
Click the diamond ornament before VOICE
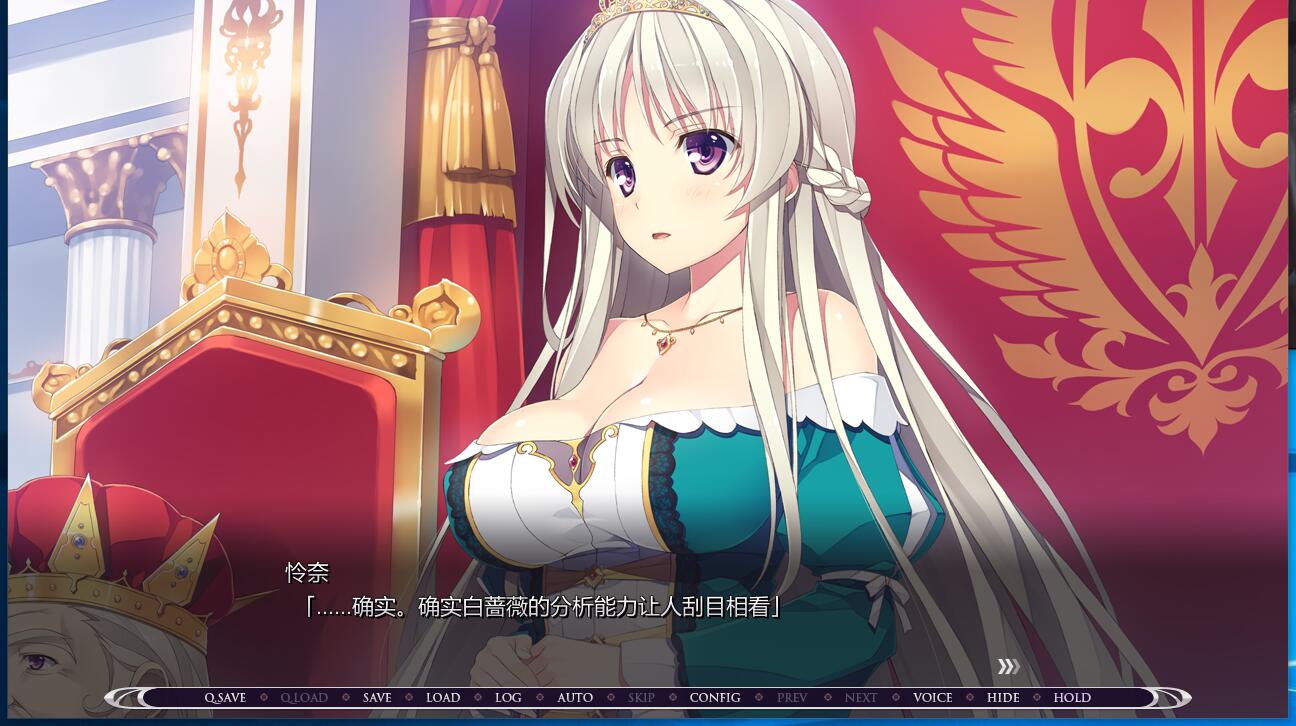[896, 697]
